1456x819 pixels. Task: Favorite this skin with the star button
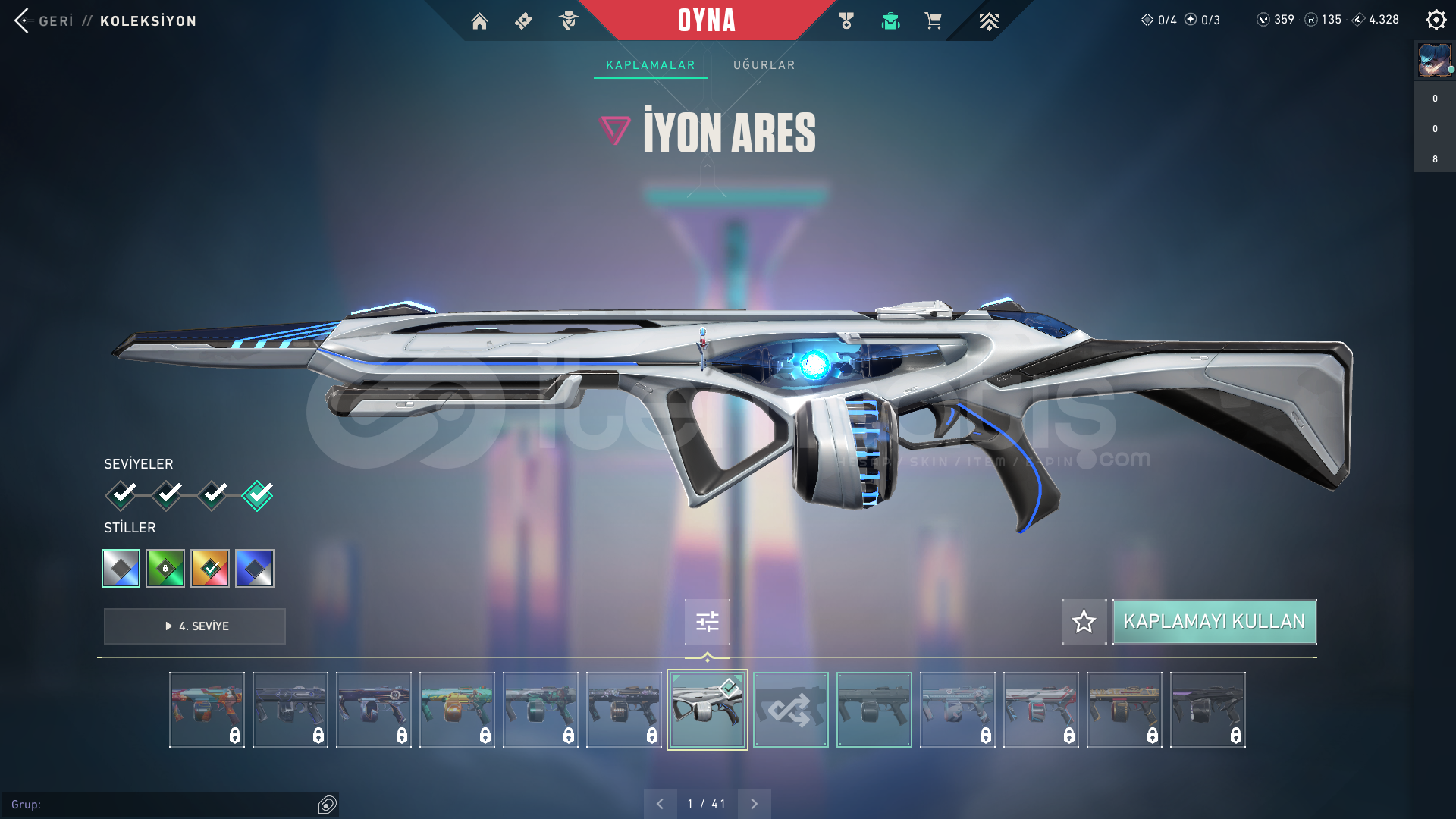1084,622
